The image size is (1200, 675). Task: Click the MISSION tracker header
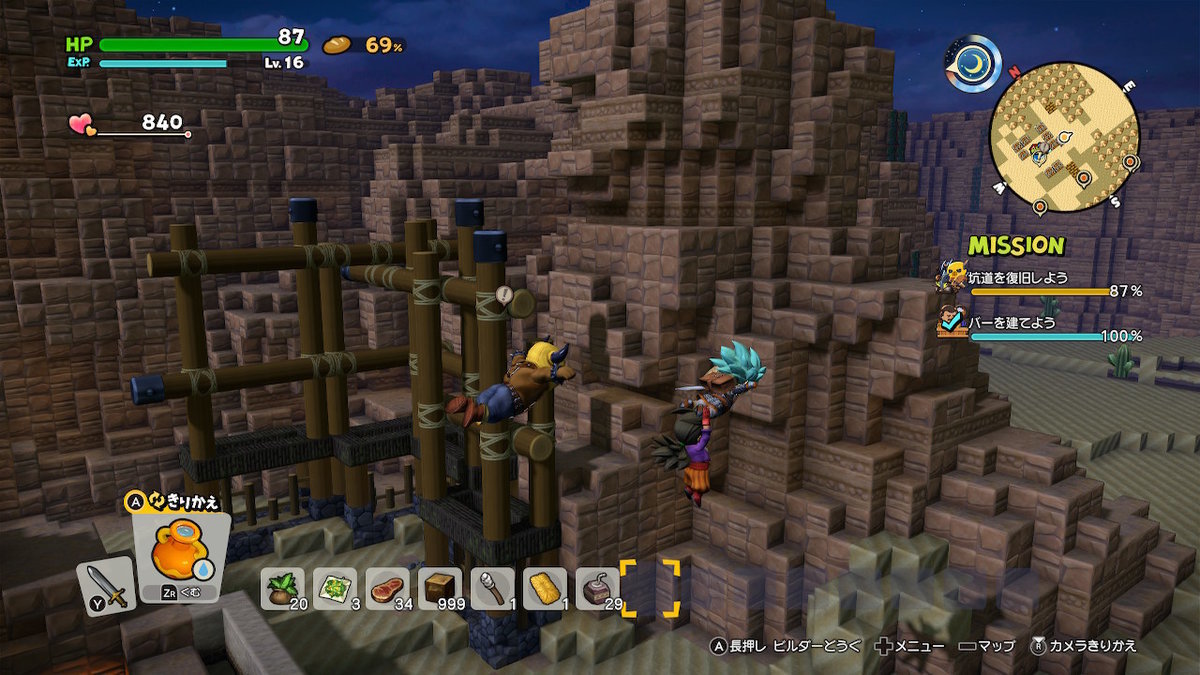pyautogui.click(x=1015, y=245)
